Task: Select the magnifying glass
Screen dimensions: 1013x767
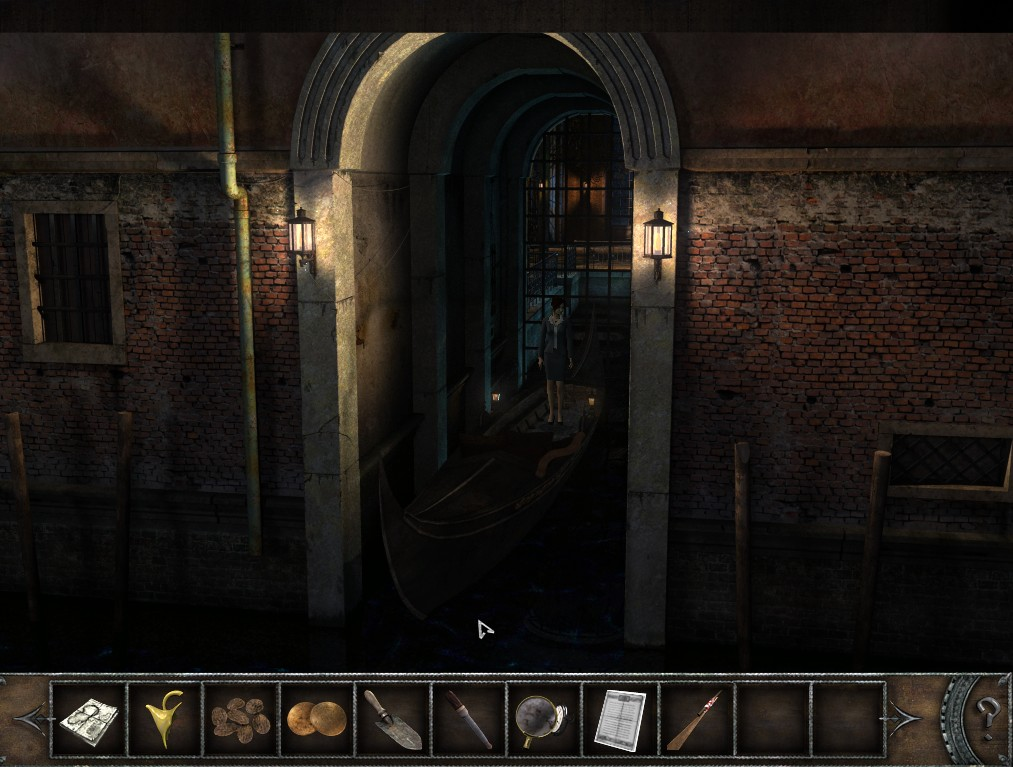Action: (x=543, y=720)
